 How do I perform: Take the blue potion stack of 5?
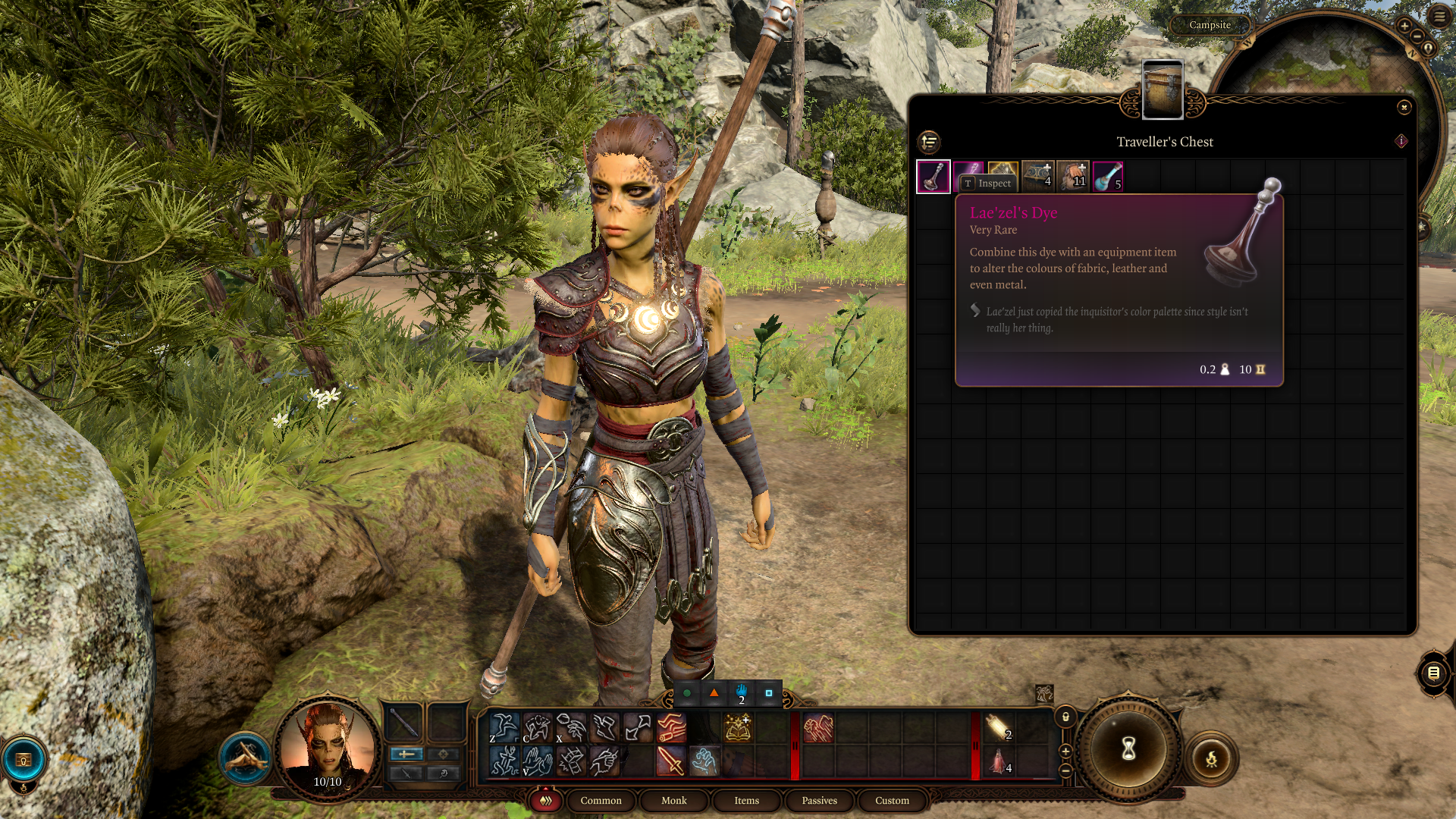[1108, 177]
